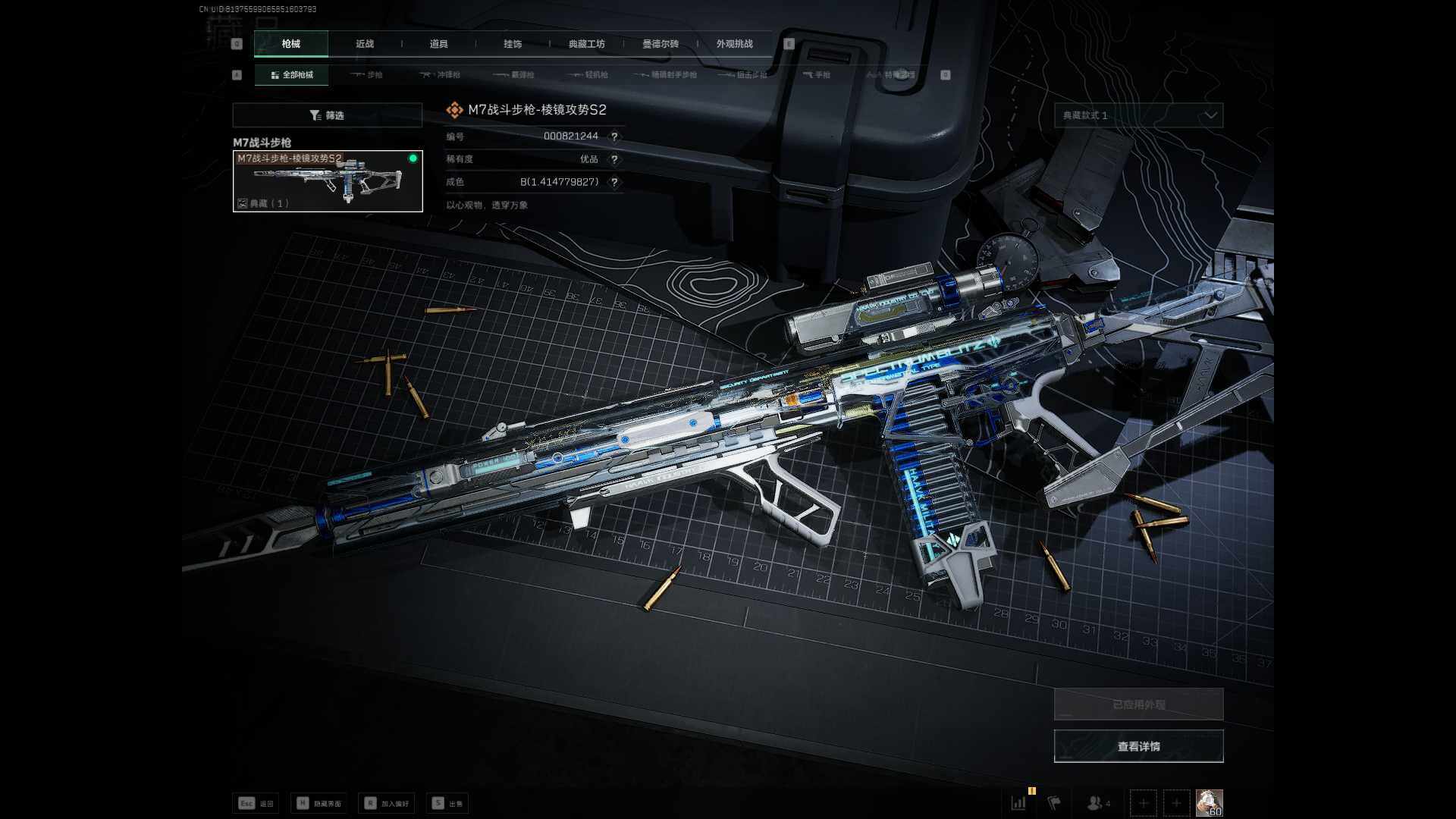The width and height of the screenshot is (1456, 819).
Task: Switch to the 外观挑战 tab
Action: click(x=734, y=44)
